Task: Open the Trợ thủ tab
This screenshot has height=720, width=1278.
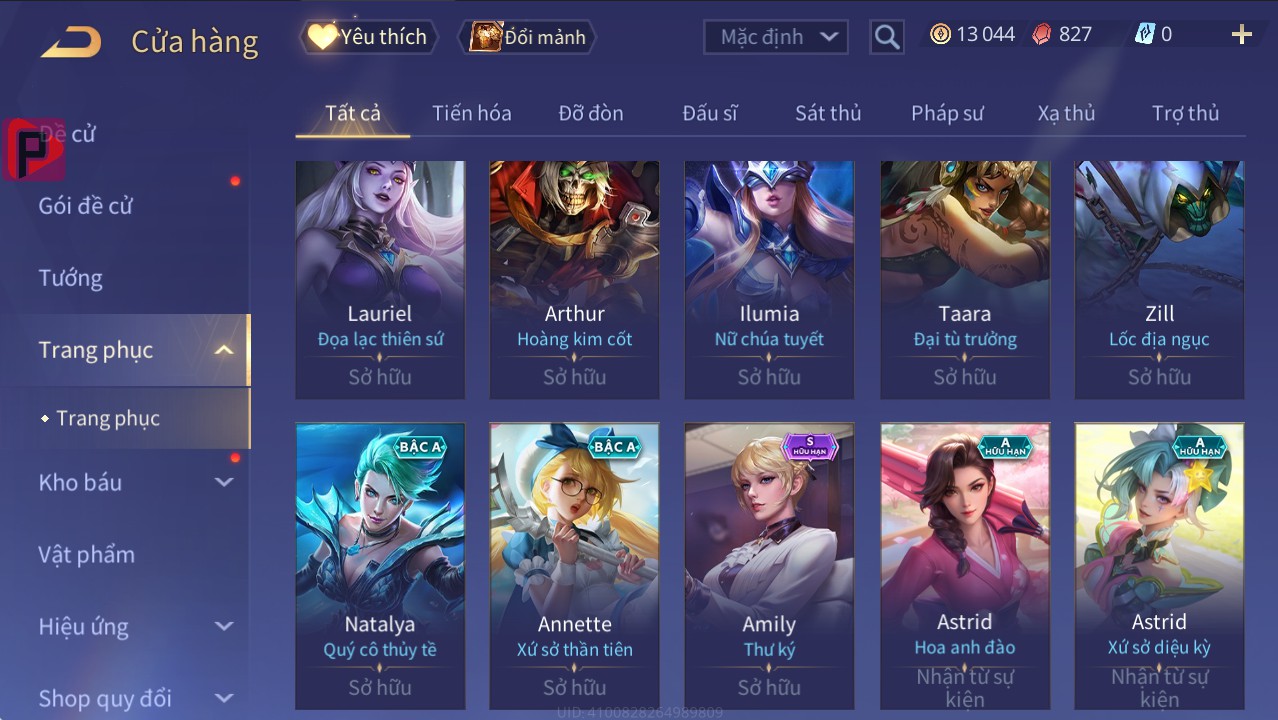Action: 1184,113
